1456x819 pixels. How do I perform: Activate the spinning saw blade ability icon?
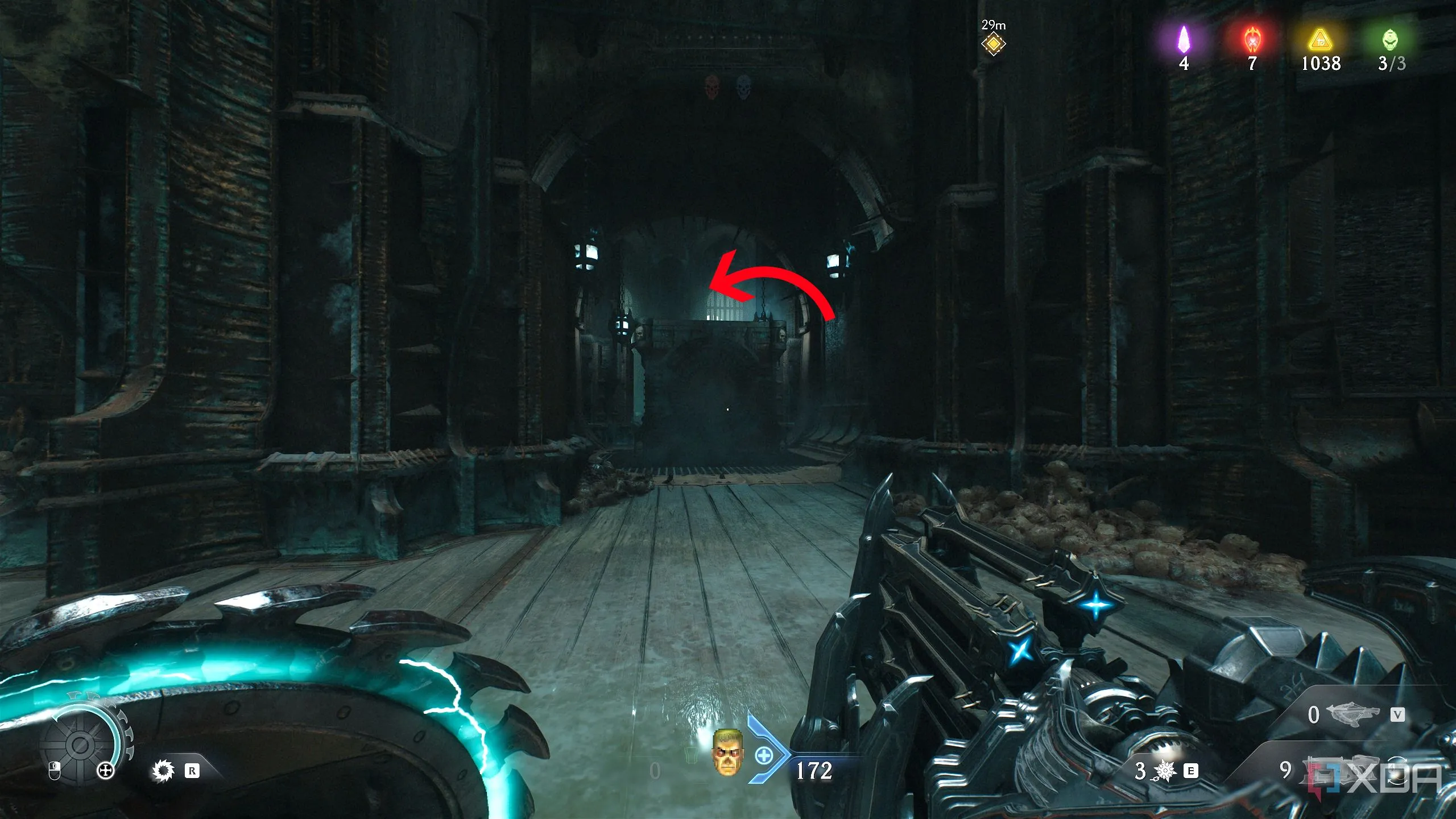[163, 771]
